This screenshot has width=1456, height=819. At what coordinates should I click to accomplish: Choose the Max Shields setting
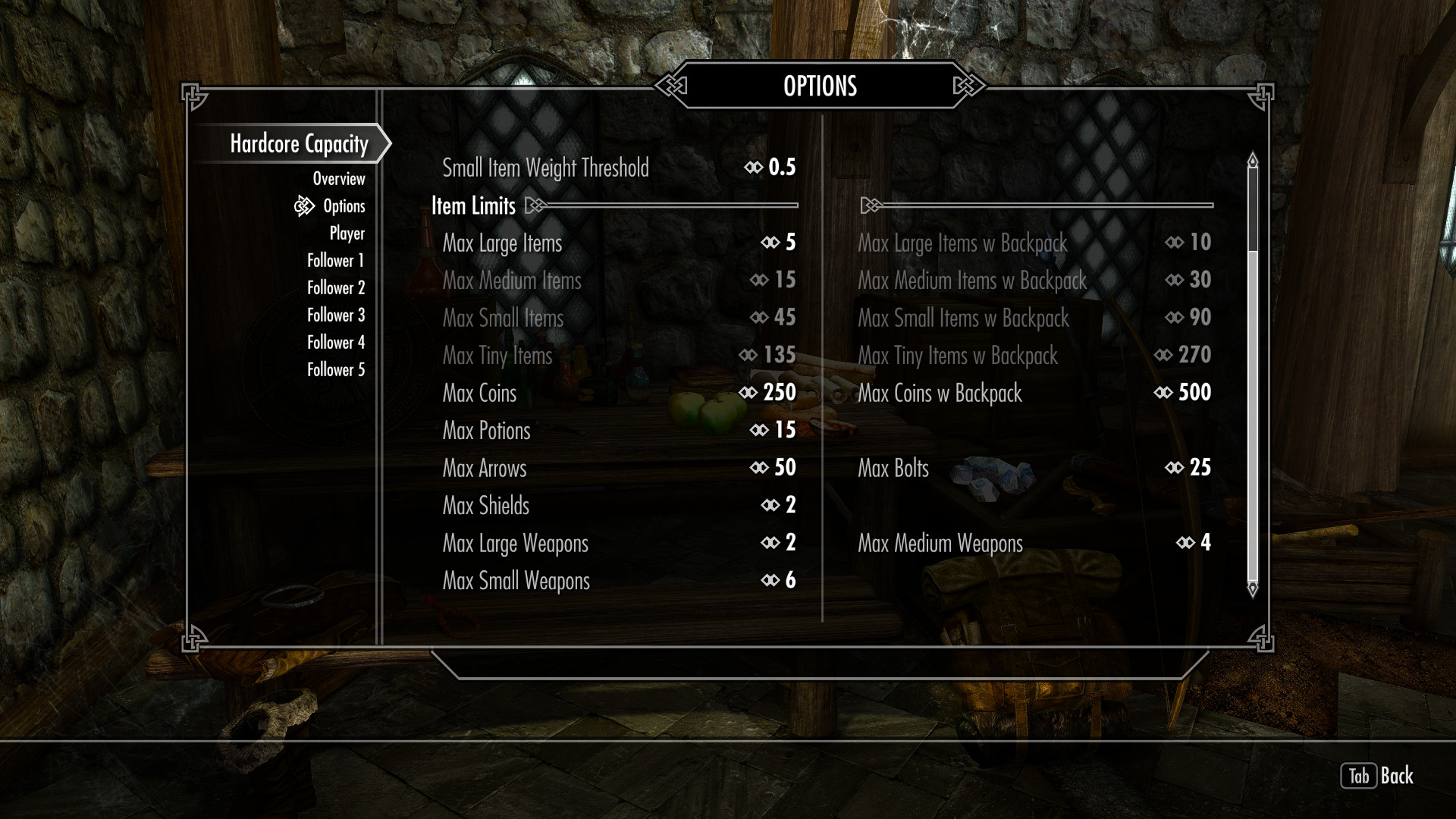click(x=619, y=506)
